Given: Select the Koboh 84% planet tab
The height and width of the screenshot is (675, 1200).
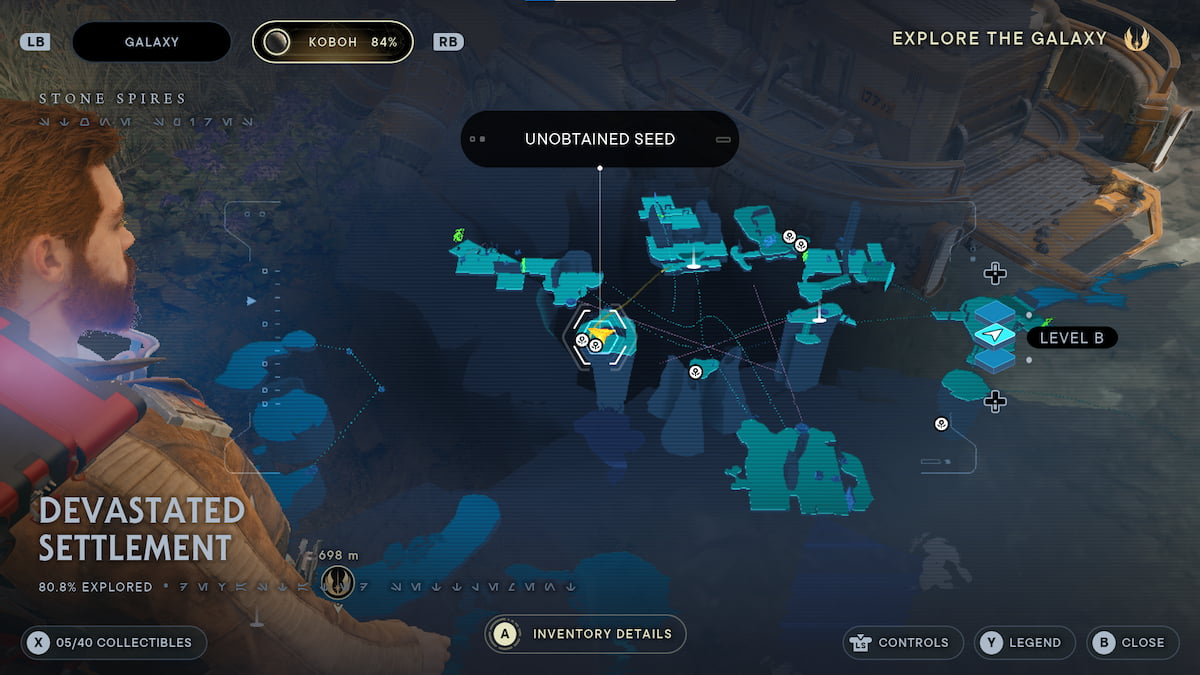Looking at the screenshot, I should click(x=332, y=42).
